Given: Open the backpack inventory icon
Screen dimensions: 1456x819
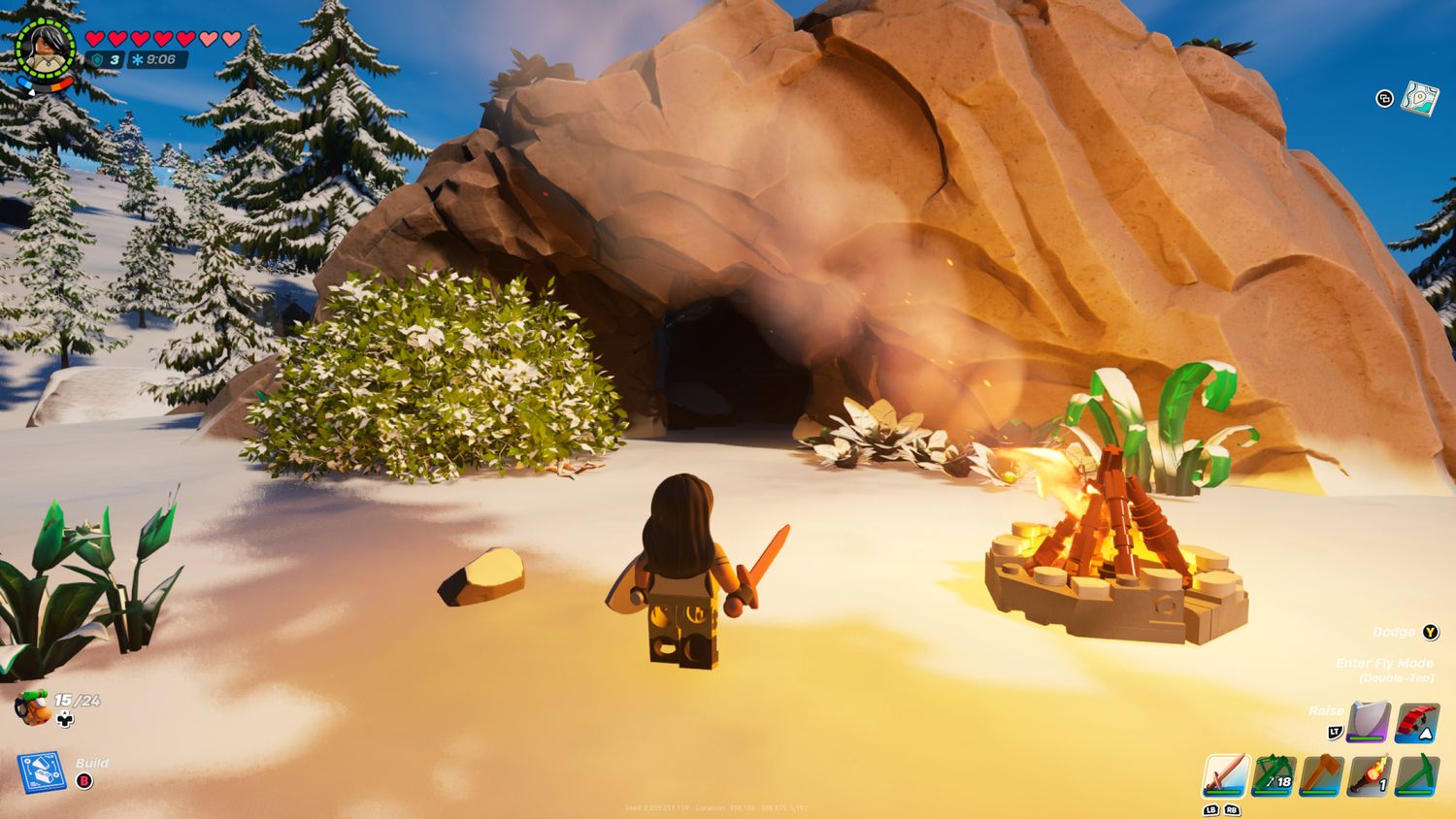Looking at the screenshot, I should [34, 707].
